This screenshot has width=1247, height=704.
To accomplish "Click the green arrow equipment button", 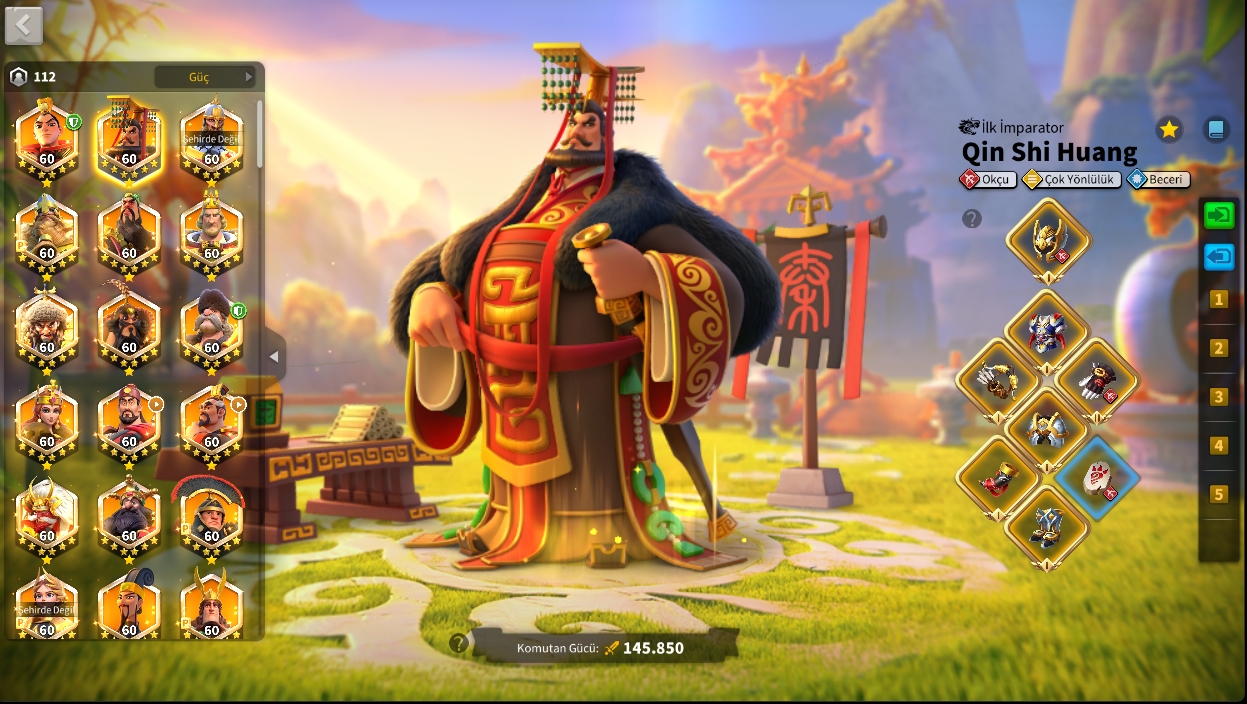I will click(x=1219, y=215).
